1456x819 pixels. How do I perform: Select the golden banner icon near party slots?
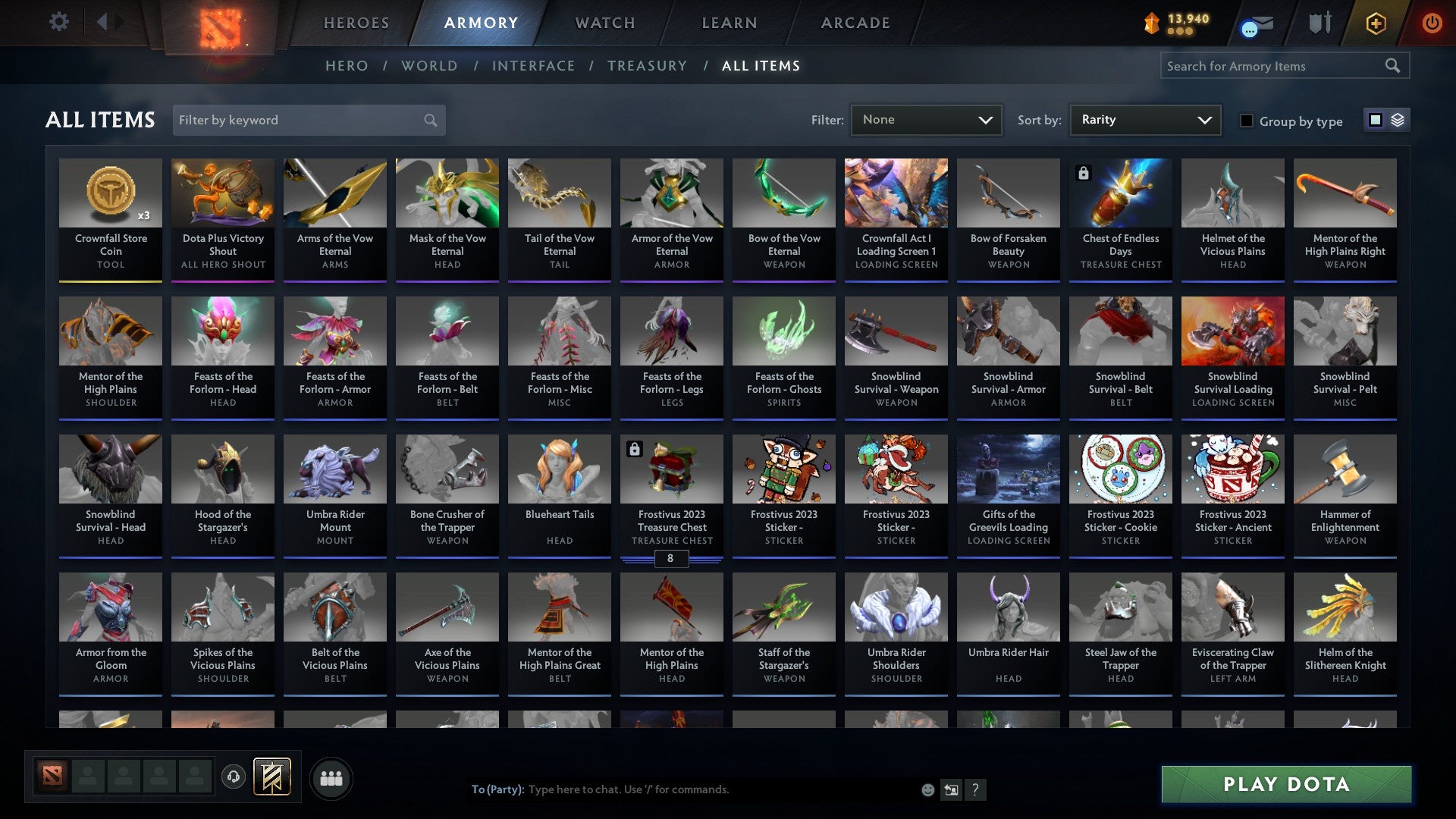coord(273,777)
